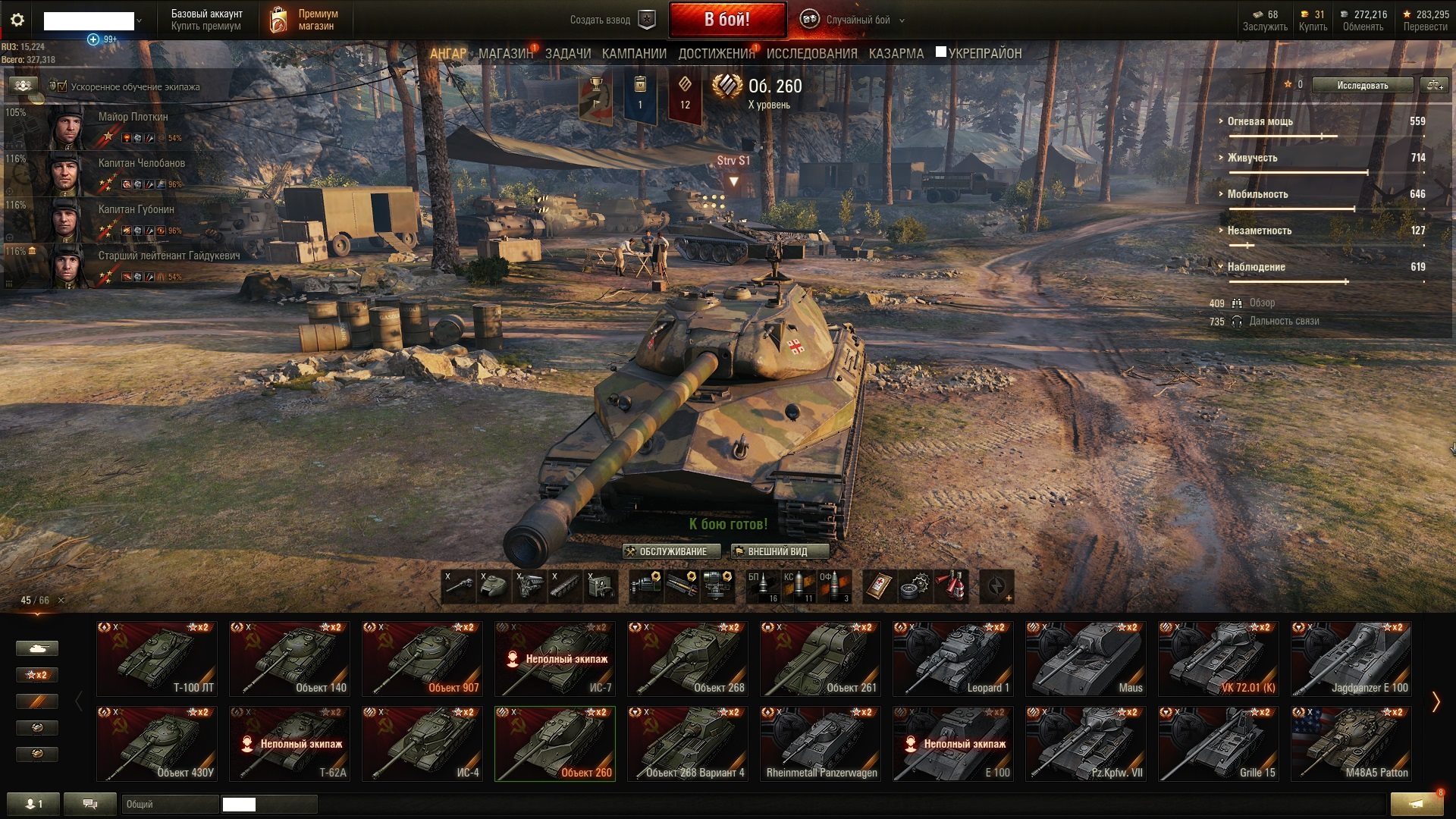Viewport: 1456px width, 819px height.
Task: Click the Общий chat input field
Action: (x=168, y=804)
